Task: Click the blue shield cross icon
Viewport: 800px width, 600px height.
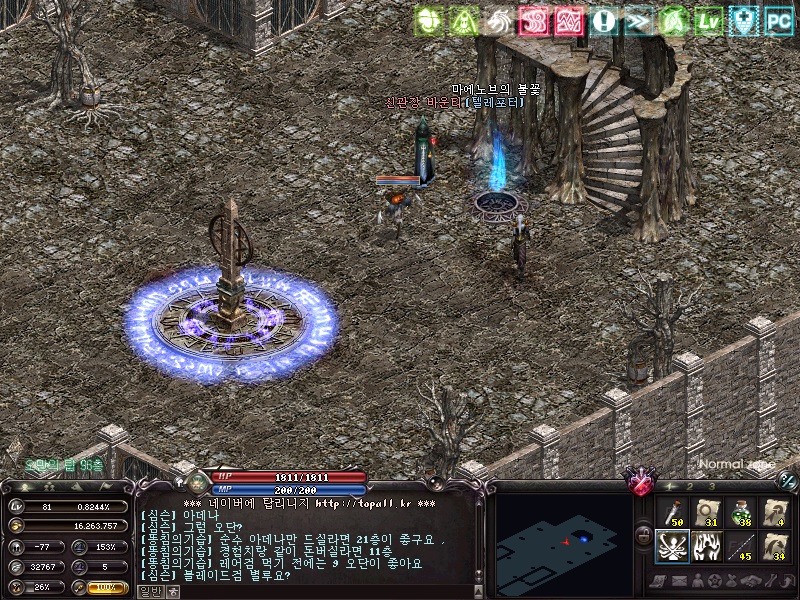Action: [744, 20]
